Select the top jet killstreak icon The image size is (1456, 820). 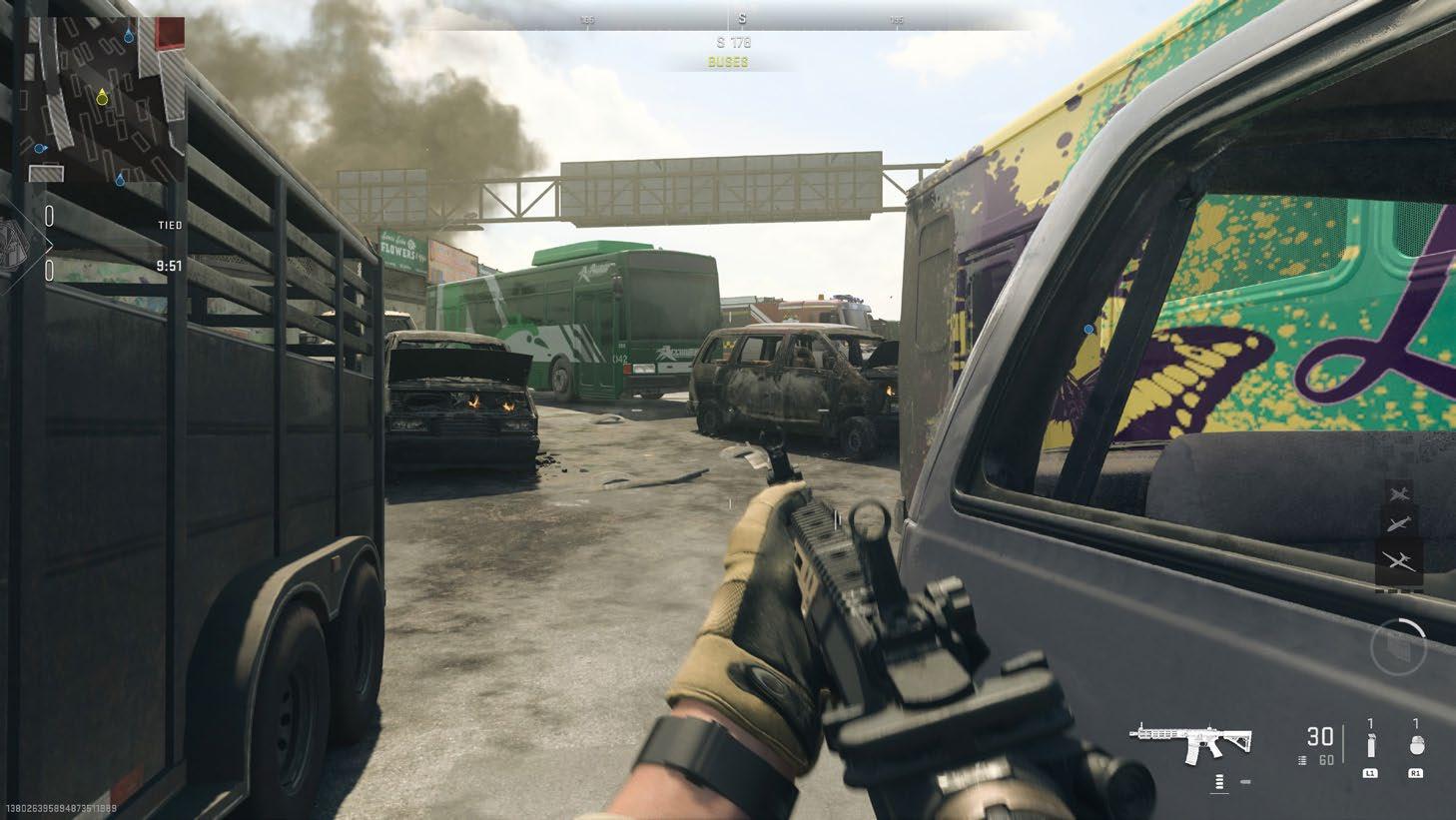click(x=1399, y=492)
